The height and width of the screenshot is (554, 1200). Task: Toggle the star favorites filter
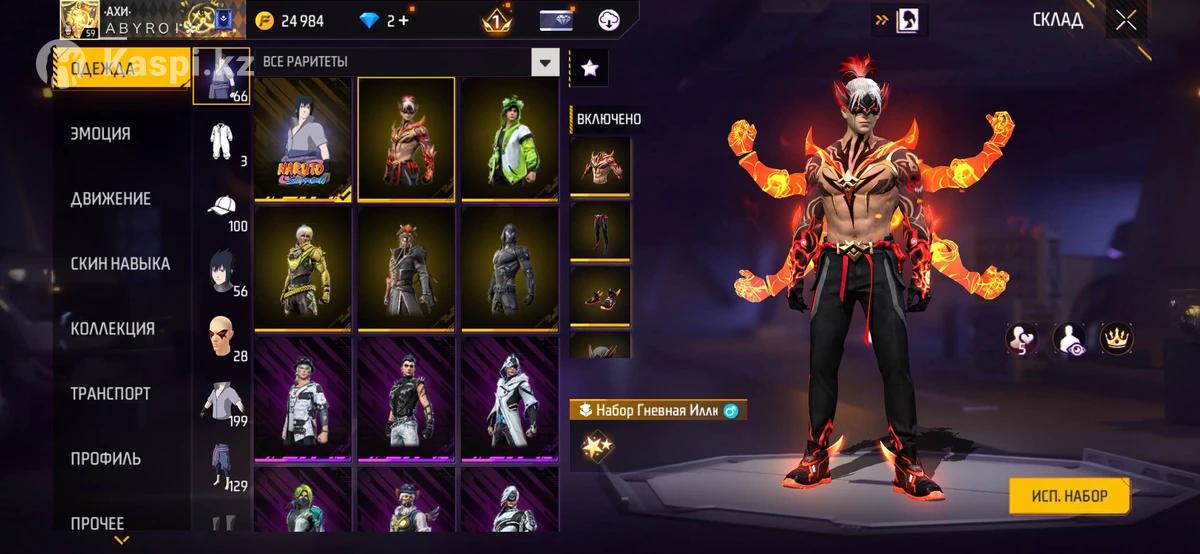click(590, 68)
